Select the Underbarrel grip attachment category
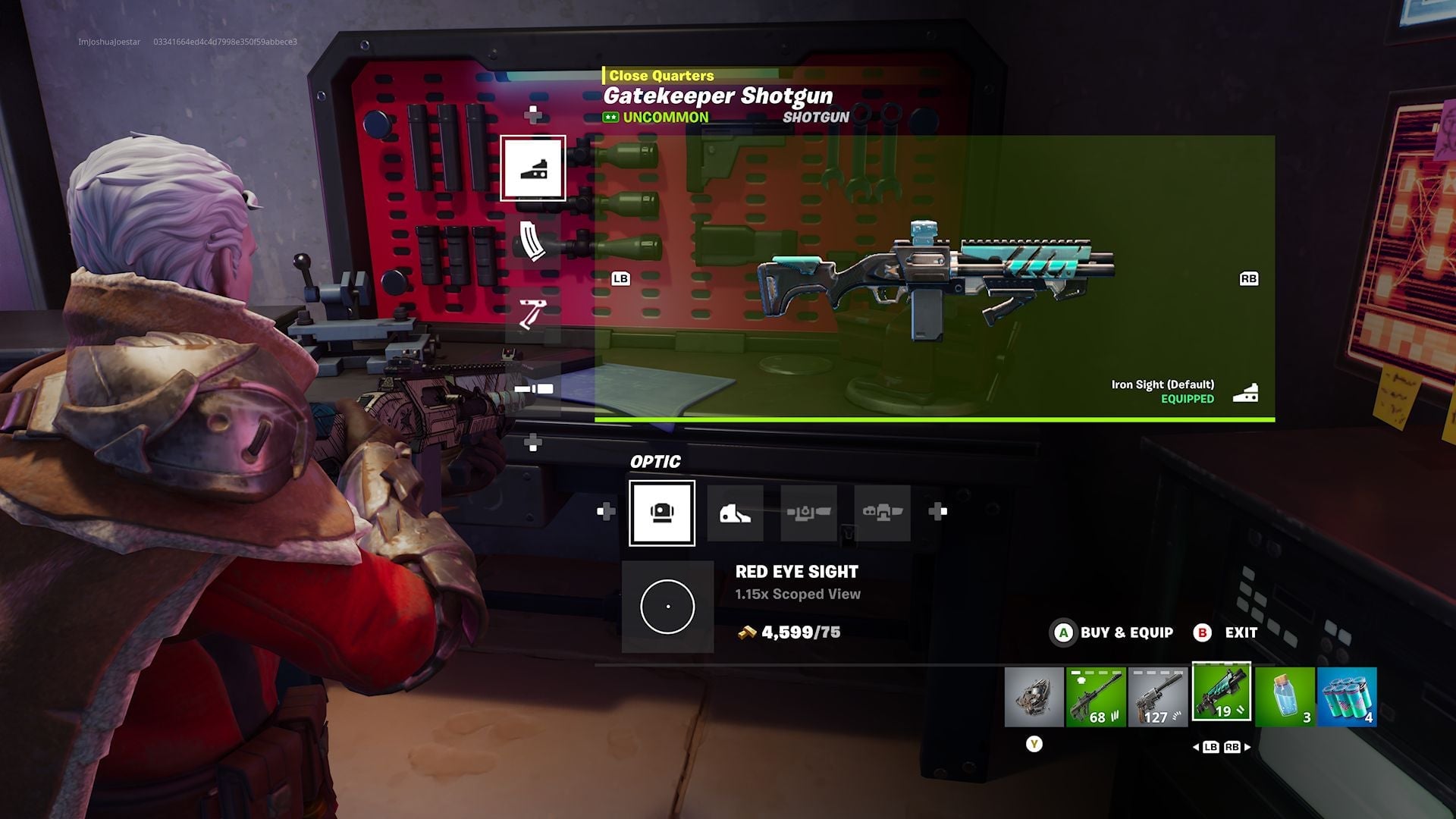This screenshot has width=1456, height=819. click(x=533, y=316)
